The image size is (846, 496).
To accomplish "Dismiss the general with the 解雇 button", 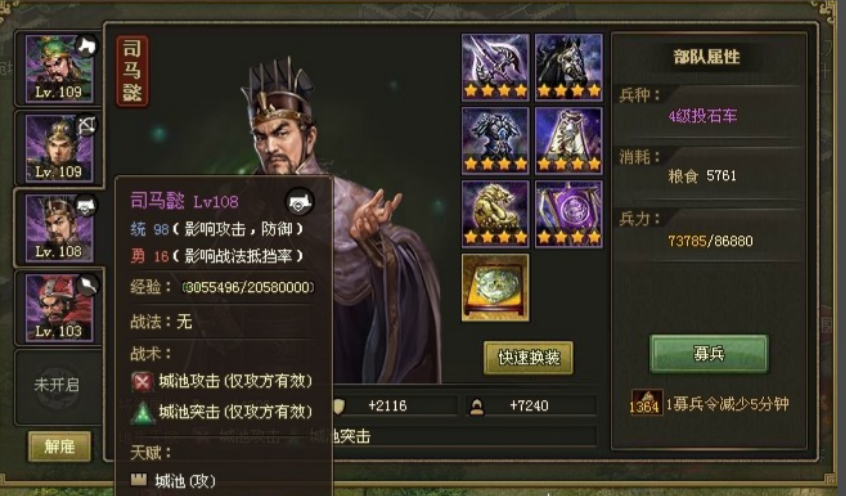I will pos(59,446).
